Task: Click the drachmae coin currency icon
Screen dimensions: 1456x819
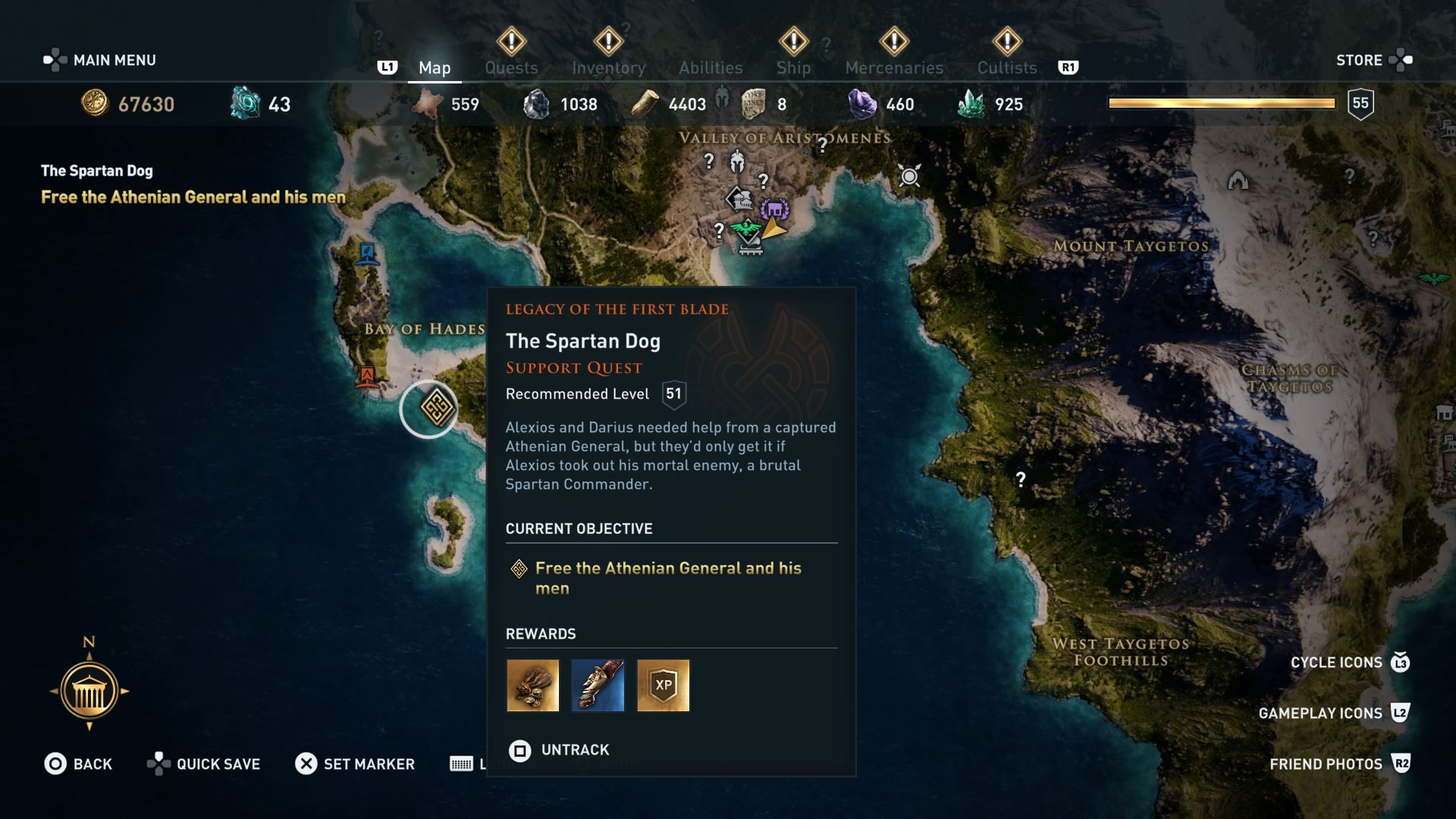Action: 96,104
